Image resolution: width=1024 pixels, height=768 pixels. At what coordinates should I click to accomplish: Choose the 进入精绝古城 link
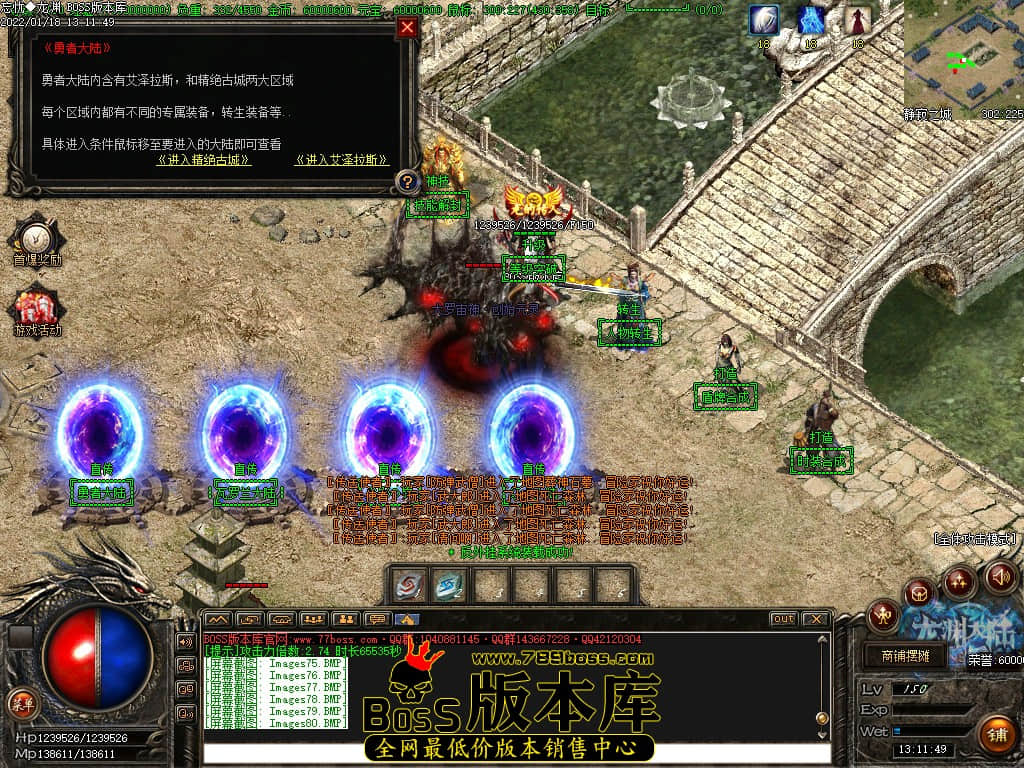point(204,160)
